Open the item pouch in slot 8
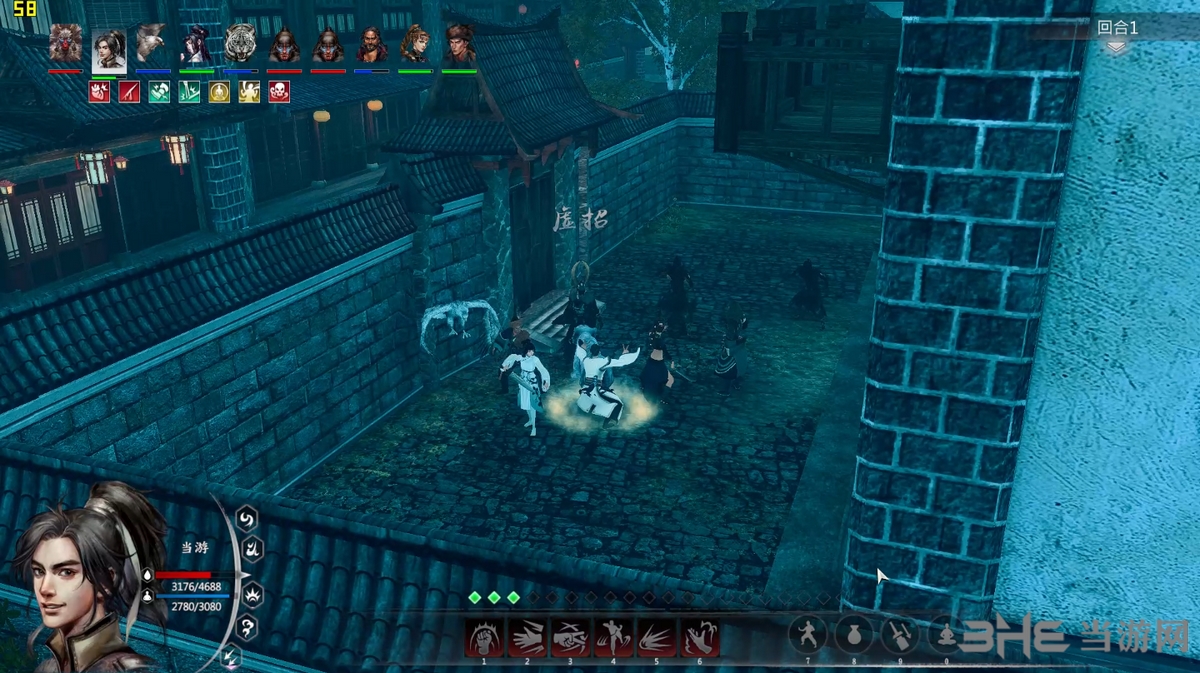The width and height of the screenshot is (1200, 673). pos(855,634)
